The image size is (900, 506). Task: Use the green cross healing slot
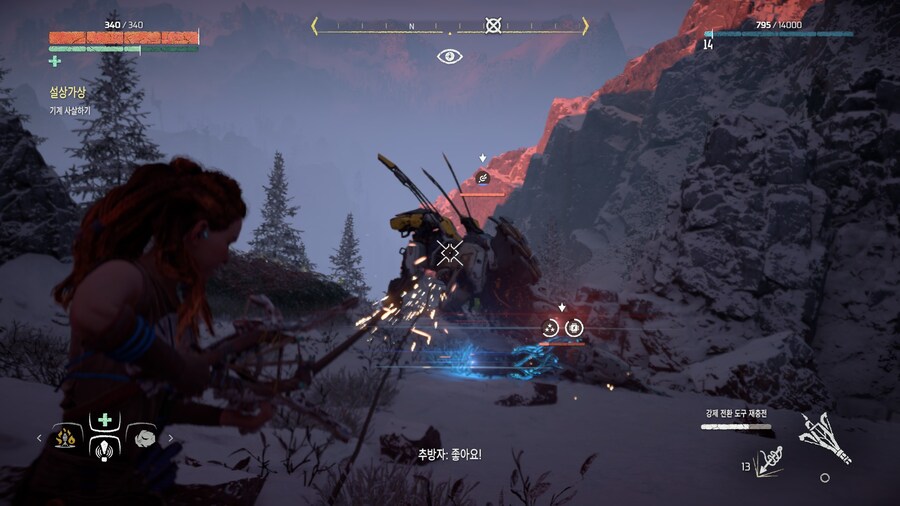point(104,420)
